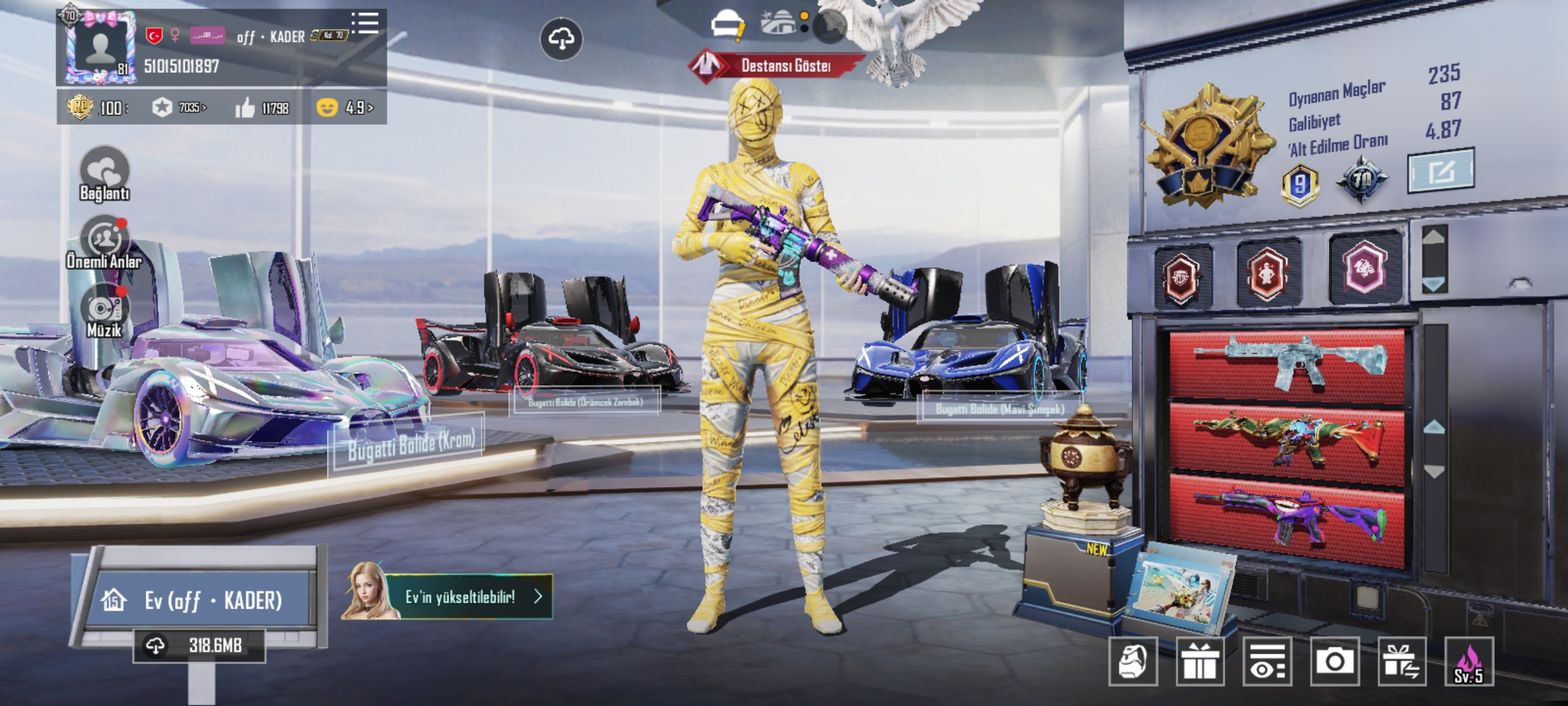Click the 'Destansı Göster' button
Screen dimensions: 1568x706
pos(777,65)
